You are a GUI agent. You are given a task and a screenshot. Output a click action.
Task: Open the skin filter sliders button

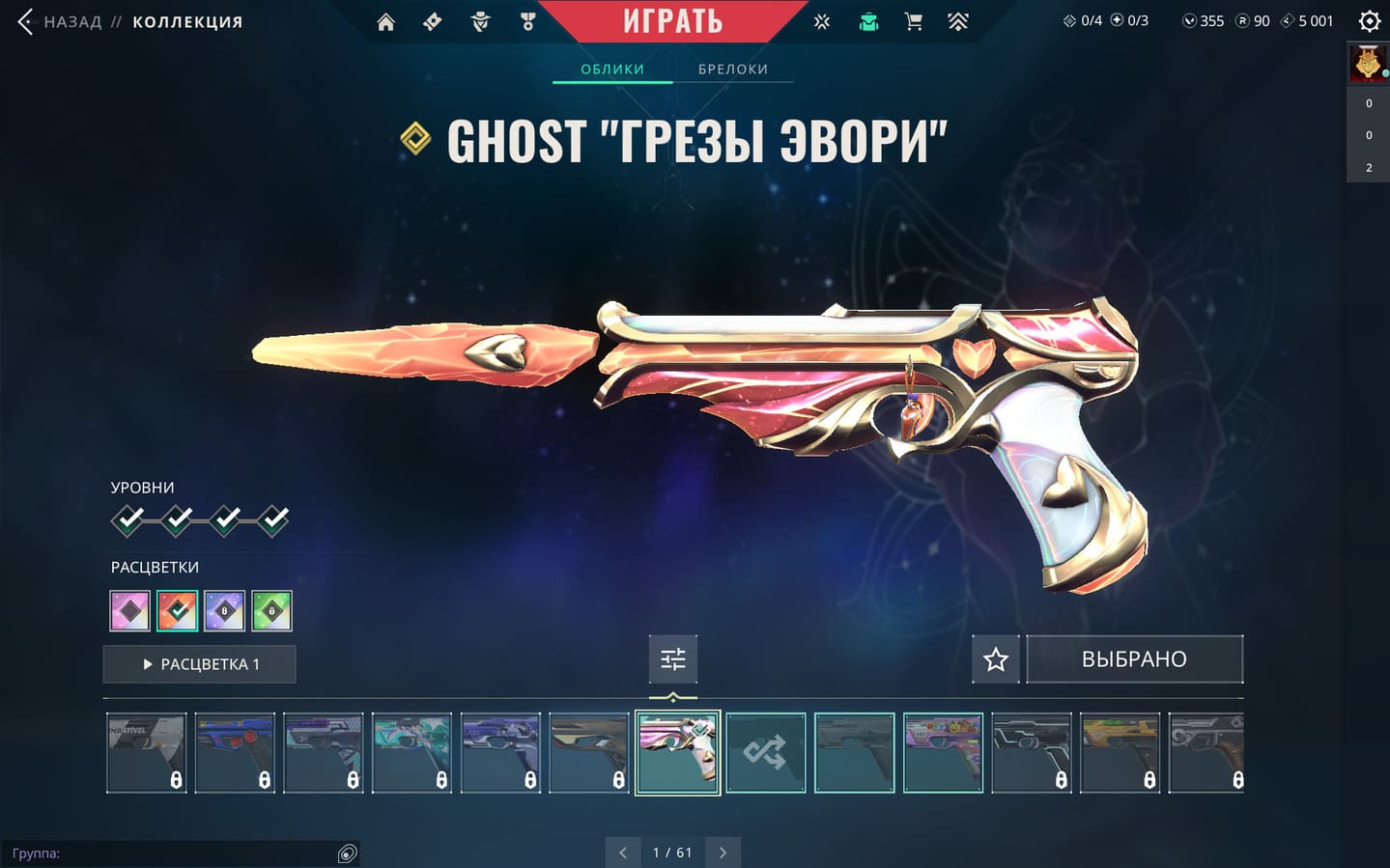coord(673,659)
